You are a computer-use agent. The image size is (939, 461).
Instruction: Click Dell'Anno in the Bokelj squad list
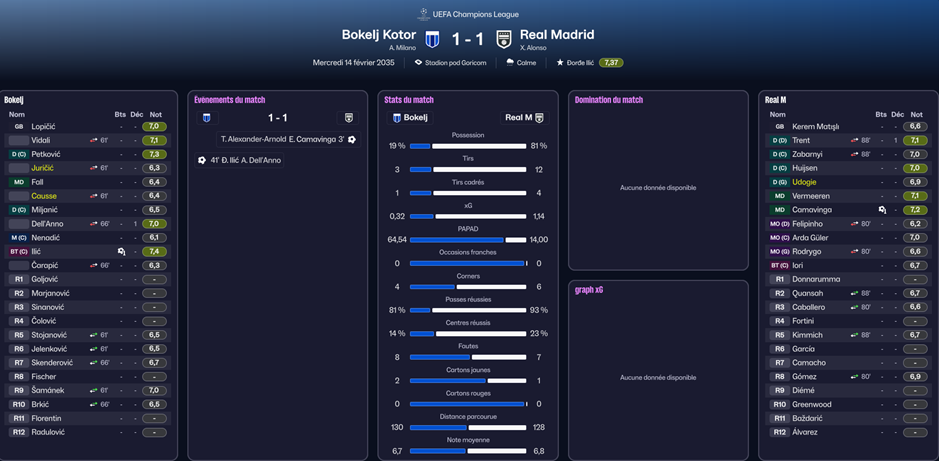pos(48,224)
